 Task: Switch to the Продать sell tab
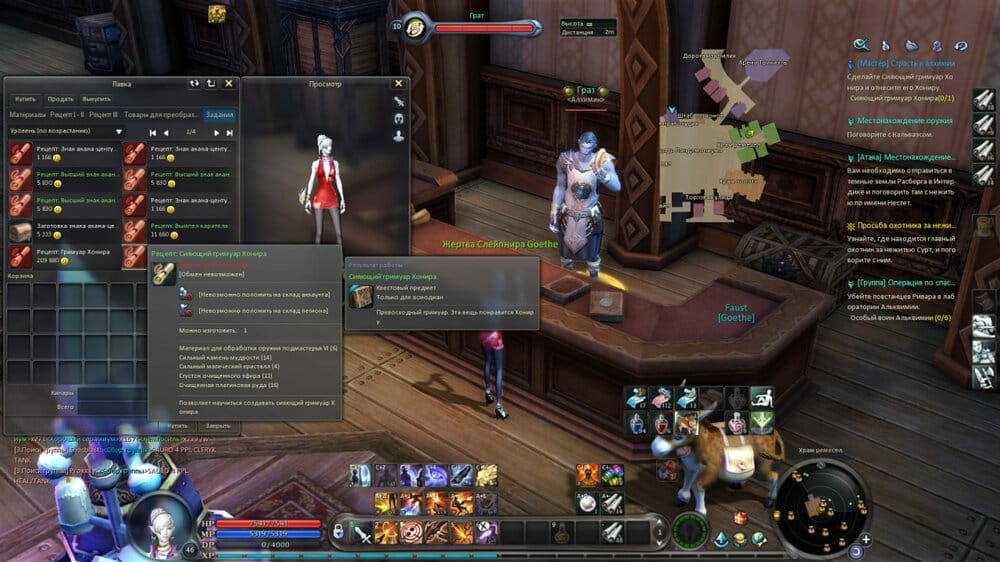[x=60, y=99]
